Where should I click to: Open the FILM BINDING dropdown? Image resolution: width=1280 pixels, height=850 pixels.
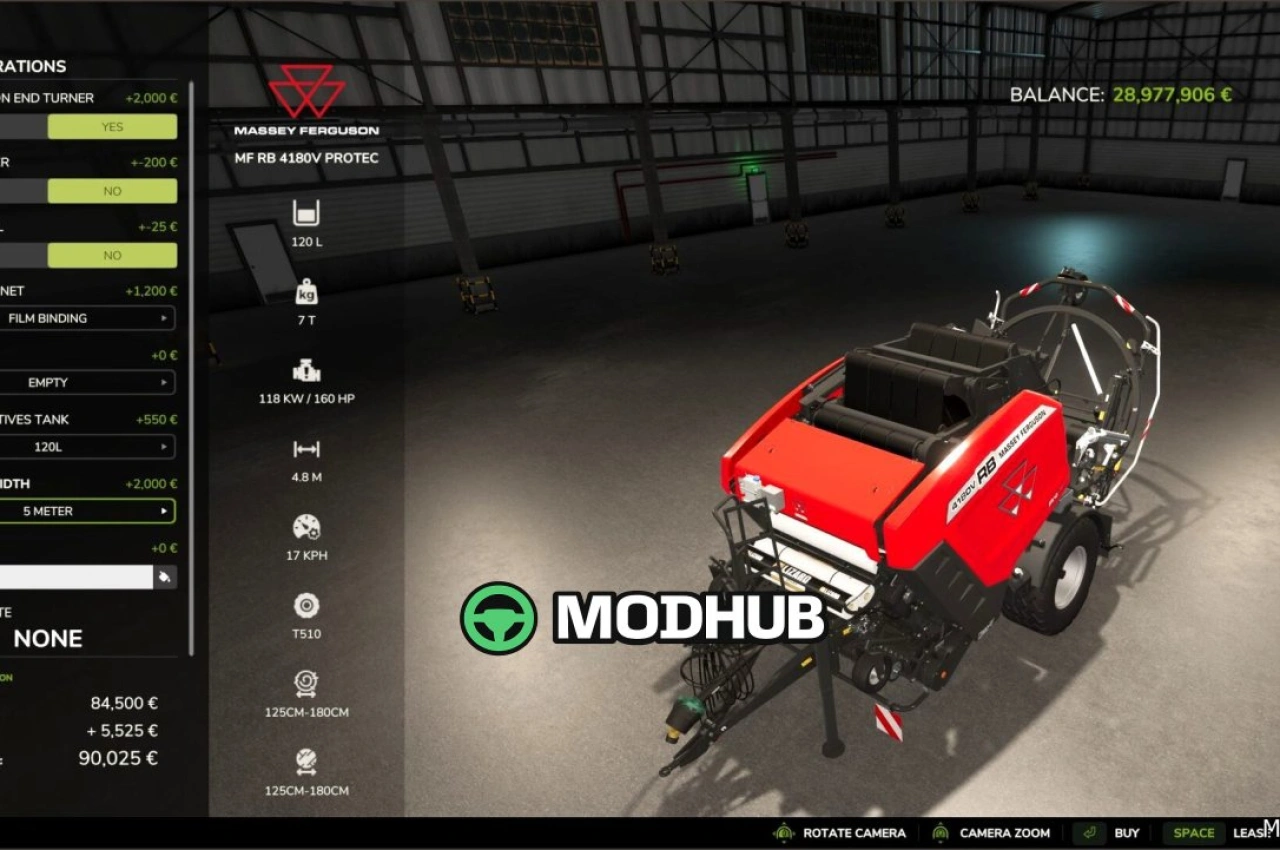coord(90,318)
